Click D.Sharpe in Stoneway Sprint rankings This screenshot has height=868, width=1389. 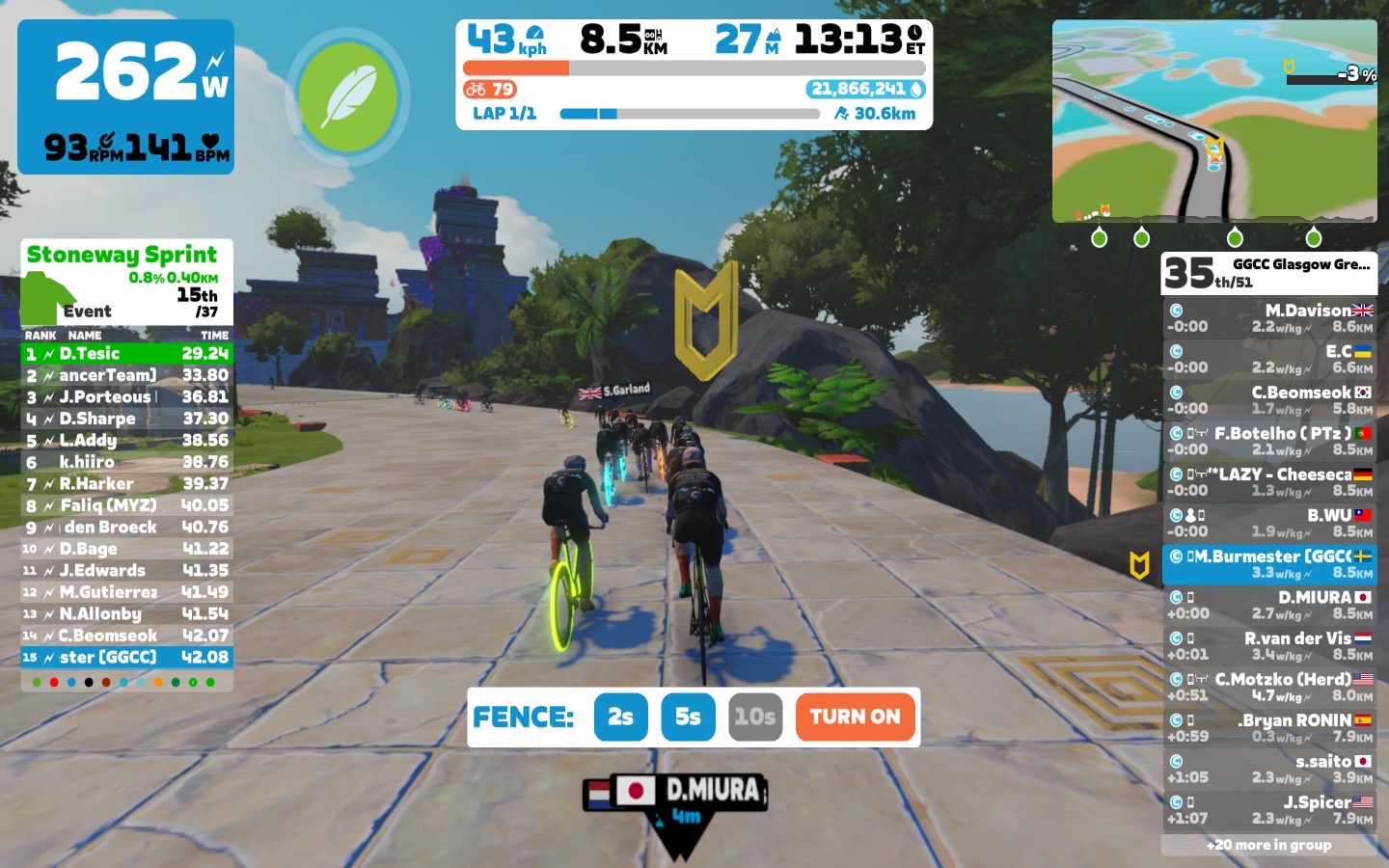[126, 419]
